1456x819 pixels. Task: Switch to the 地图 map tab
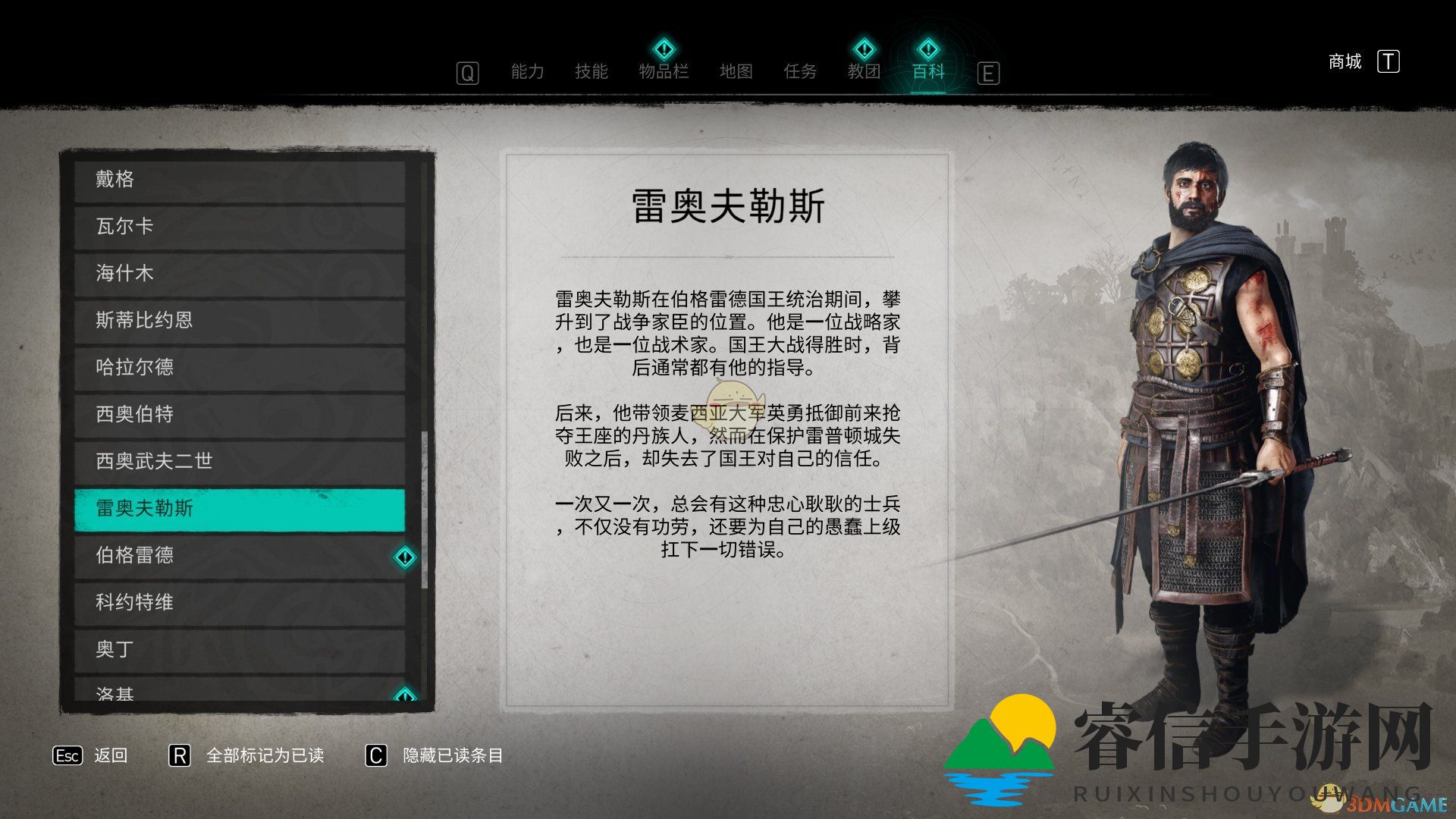[736, 71]
